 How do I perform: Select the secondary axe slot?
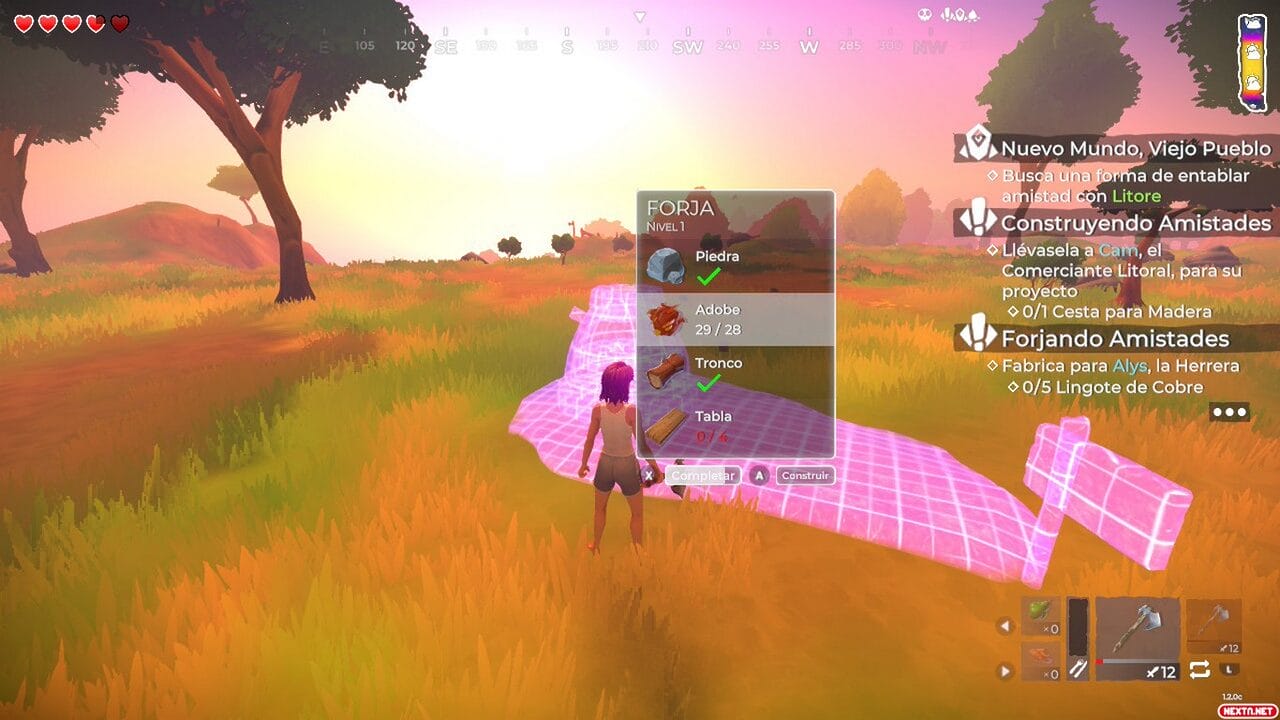[1214, 627]
